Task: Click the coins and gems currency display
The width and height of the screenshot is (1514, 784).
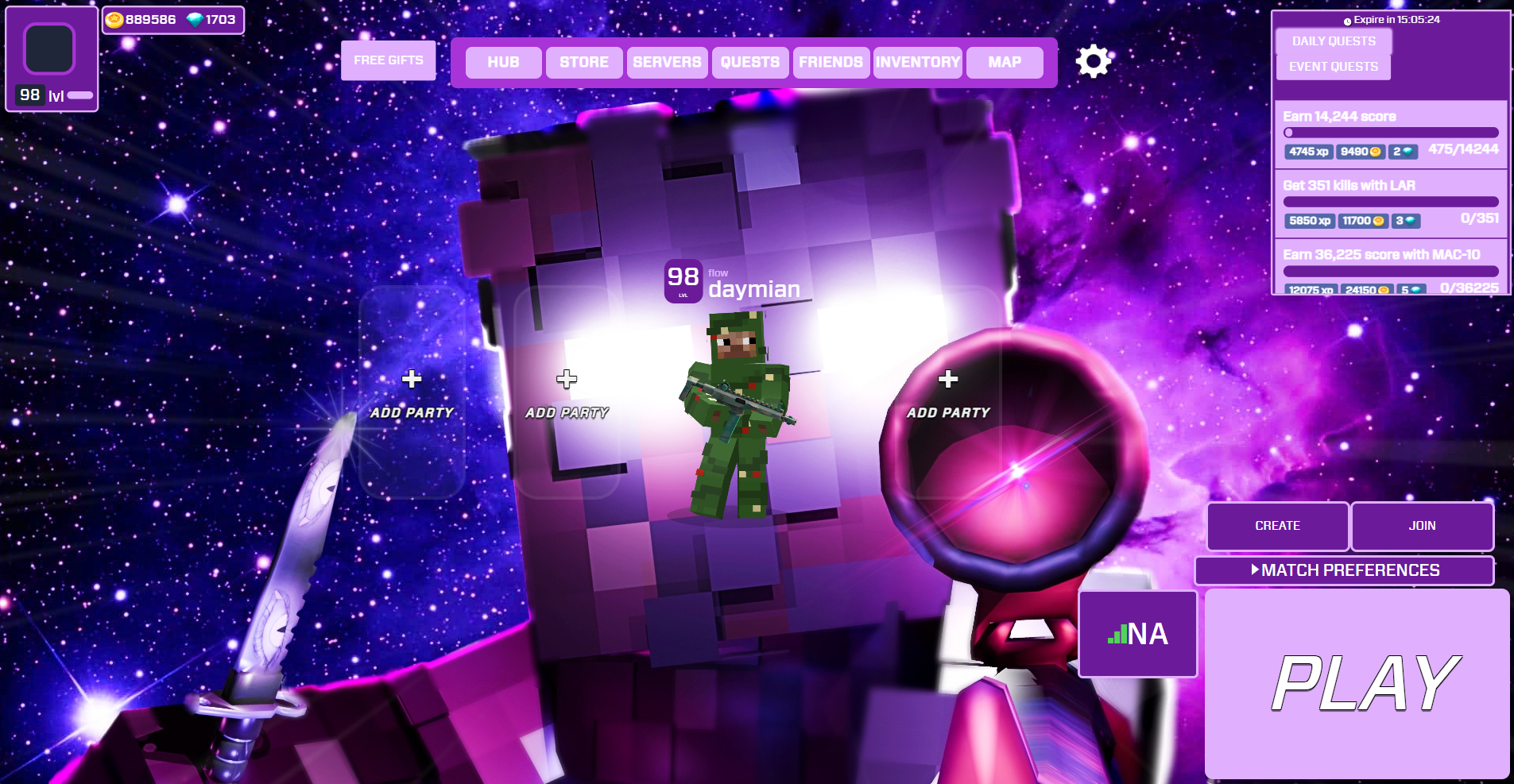Action: 172,20
